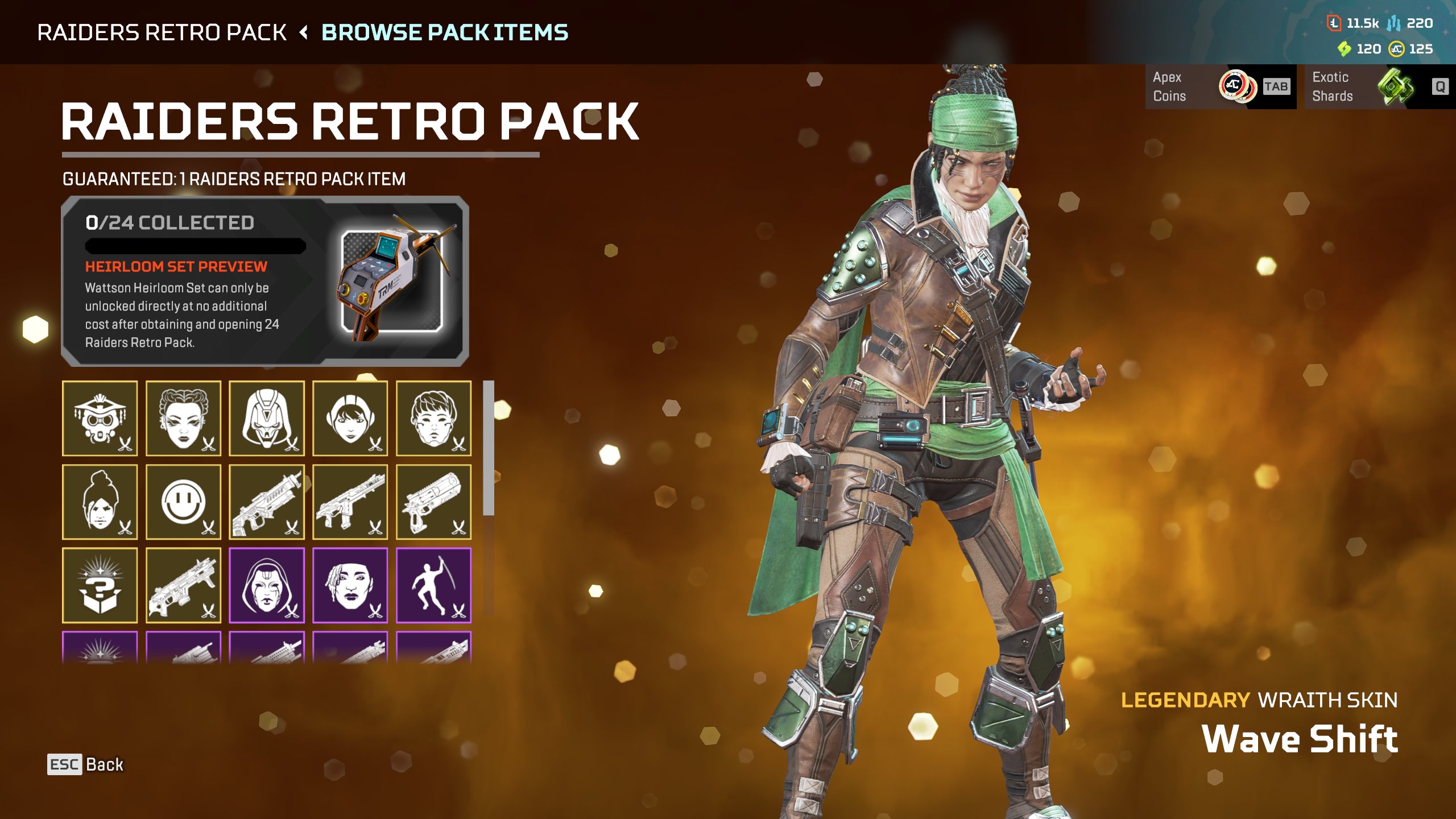
Task: Click the pack items list scrollbar
Action: pyautogui.click(x=489, y=448)
